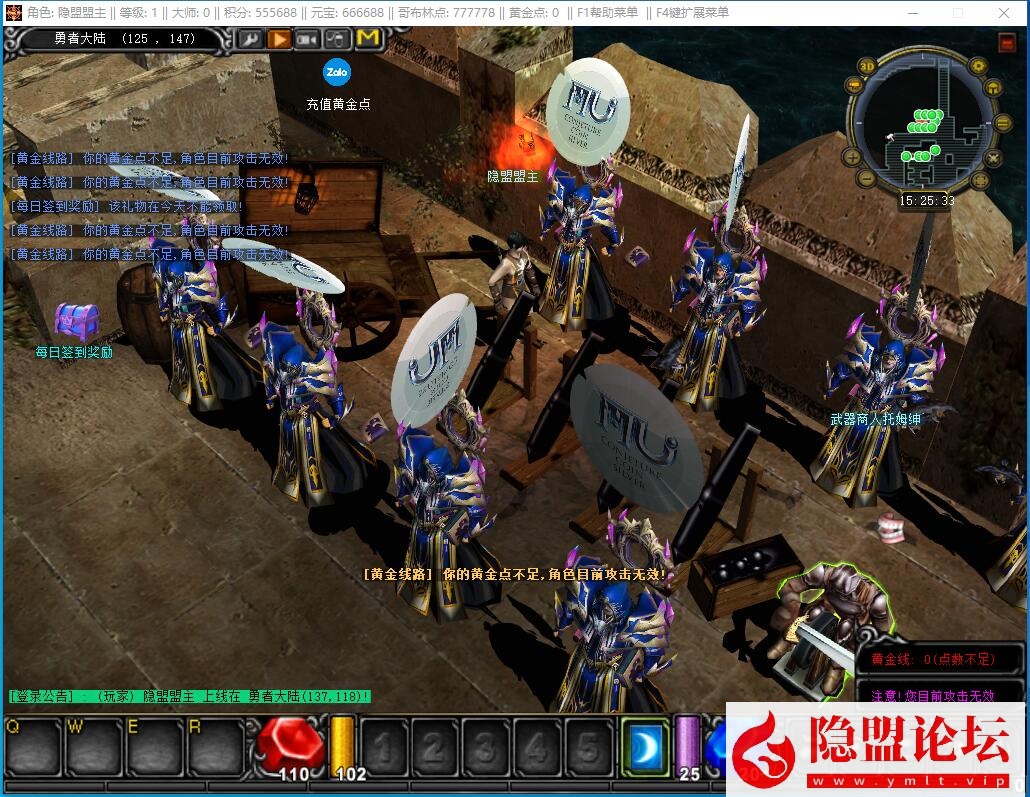This screenshot has width=1030, height=797.
Task: Collapse the panel with red minus button
Action: (1006, 43)
